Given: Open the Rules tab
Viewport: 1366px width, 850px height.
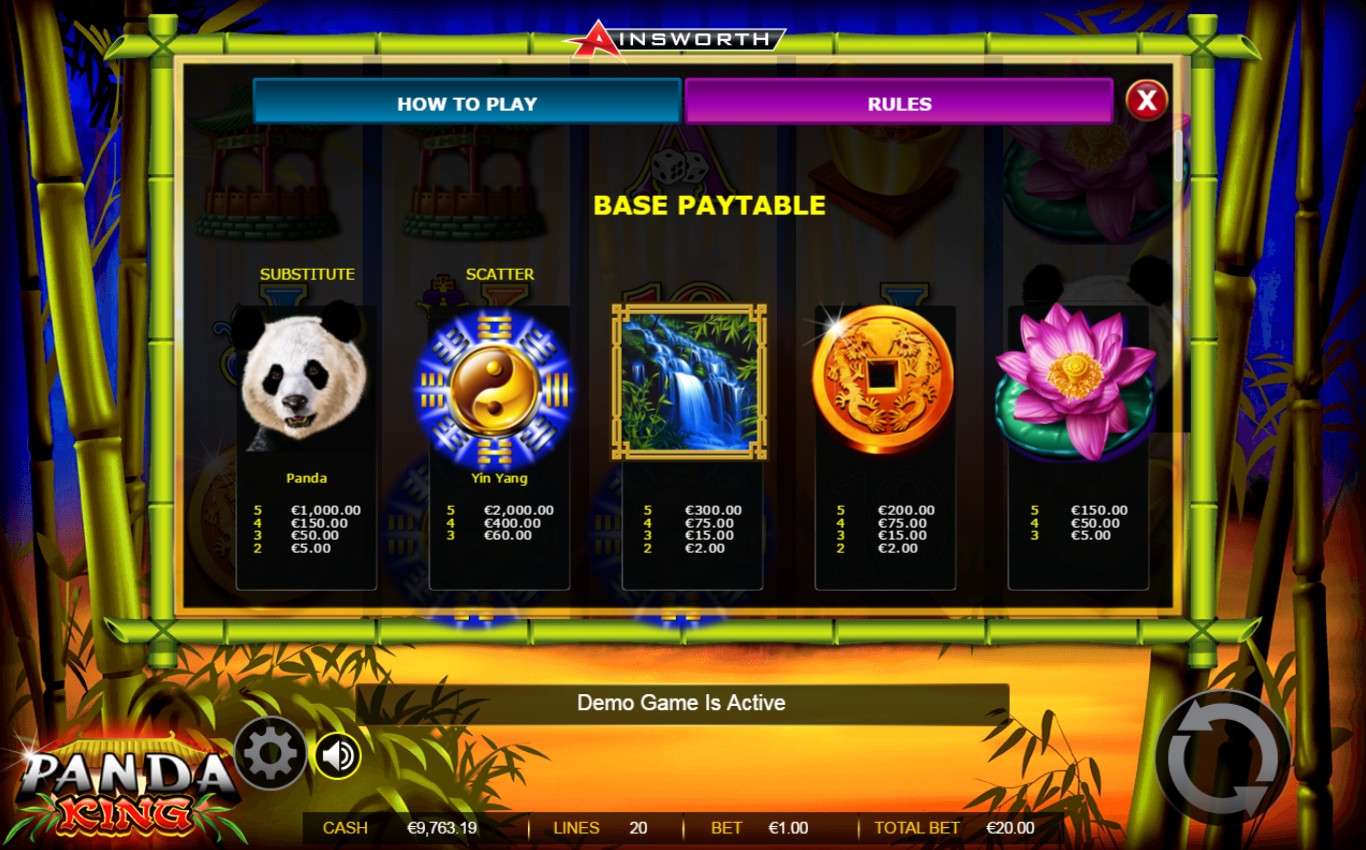Looking at the screenshot, I should click(x=898, y=103).
